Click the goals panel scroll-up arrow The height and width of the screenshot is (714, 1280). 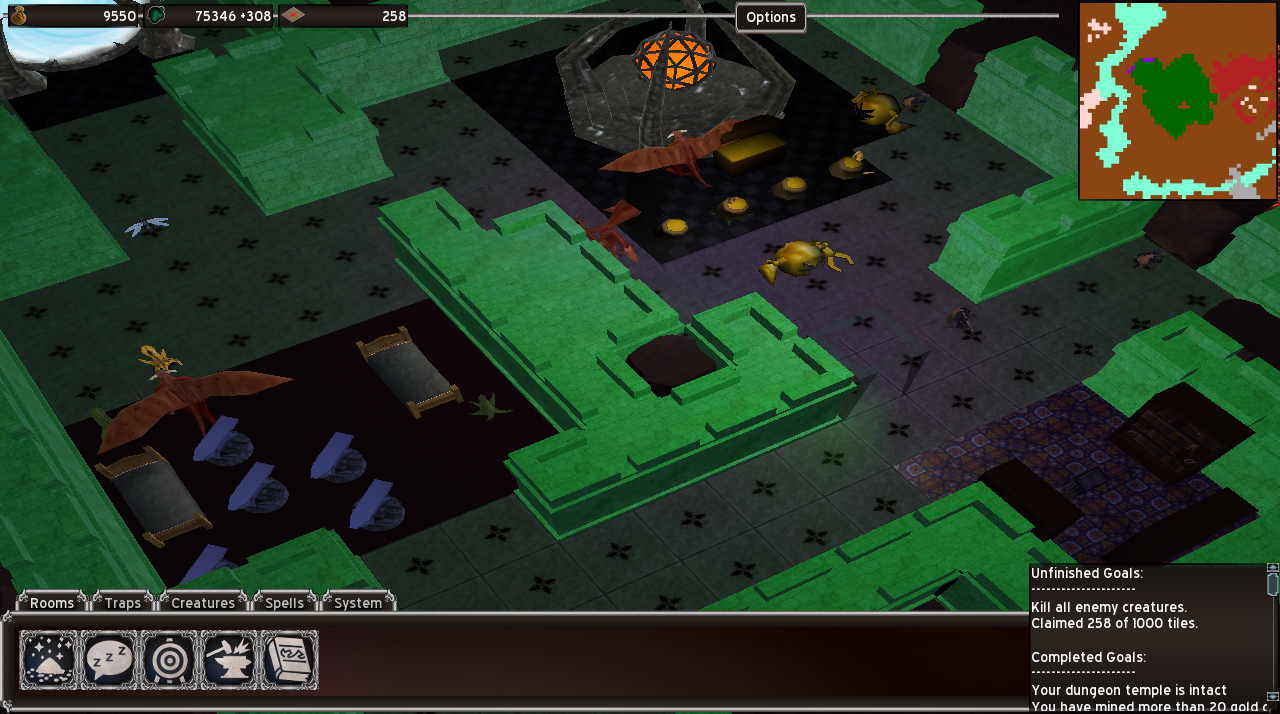(1272, 569)
